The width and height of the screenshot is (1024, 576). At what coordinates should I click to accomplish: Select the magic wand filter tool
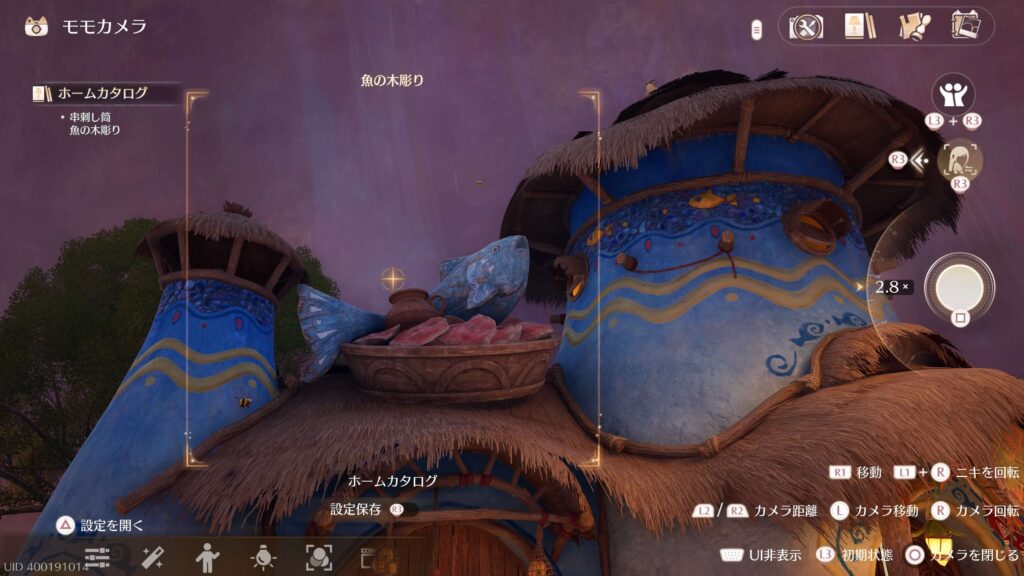(x=152, y=557)
